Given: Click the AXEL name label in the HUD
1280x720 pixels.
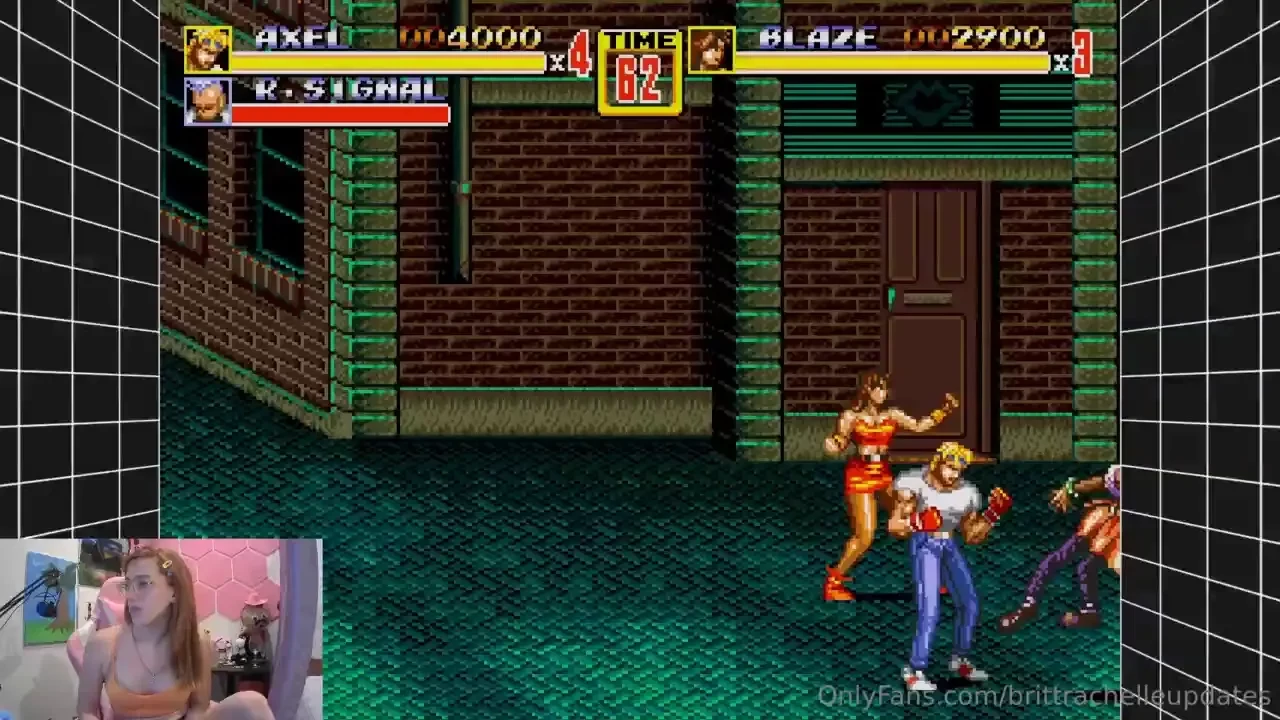Looking at the screenshot, I should [x=300, y=38].
